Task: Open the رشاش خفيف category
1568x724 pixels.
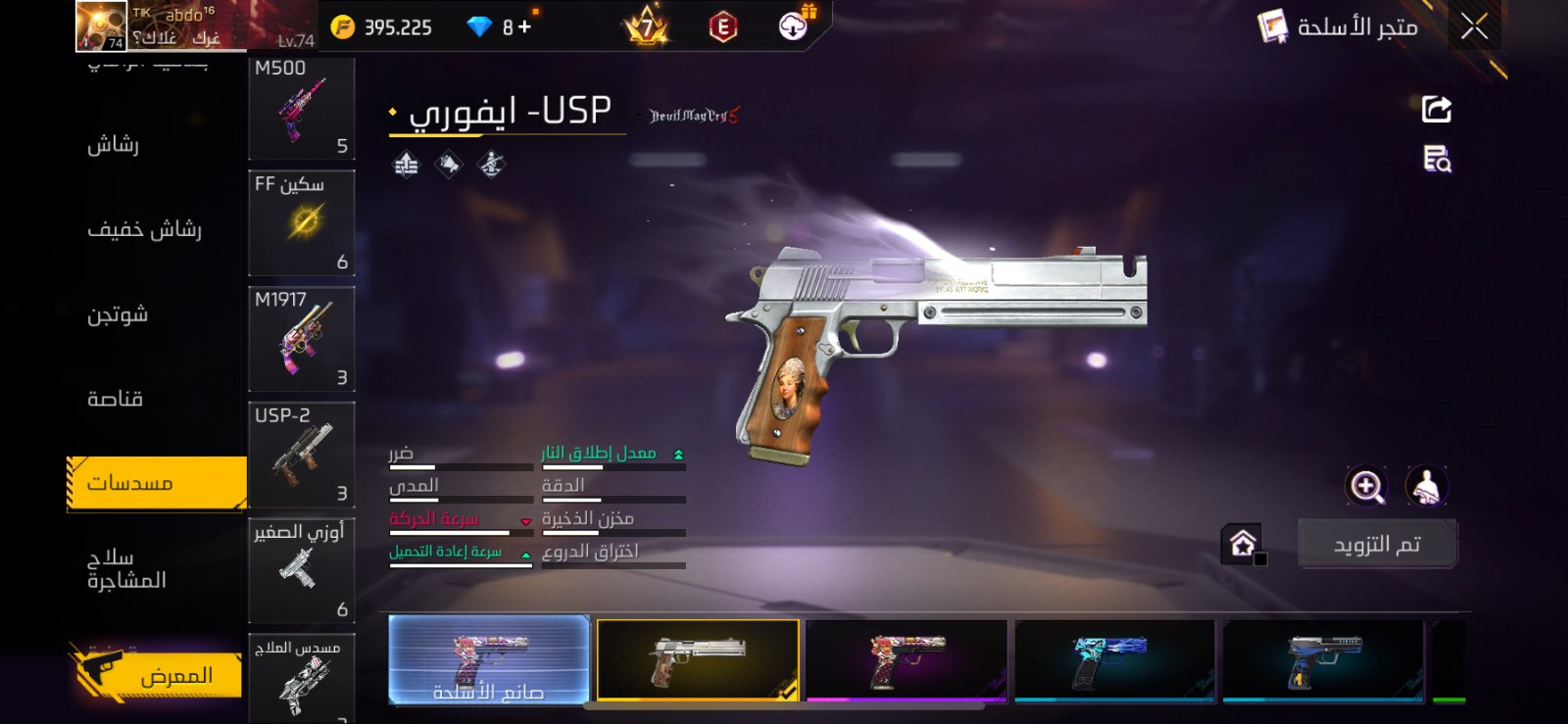Action: click(x=144, y=229)
